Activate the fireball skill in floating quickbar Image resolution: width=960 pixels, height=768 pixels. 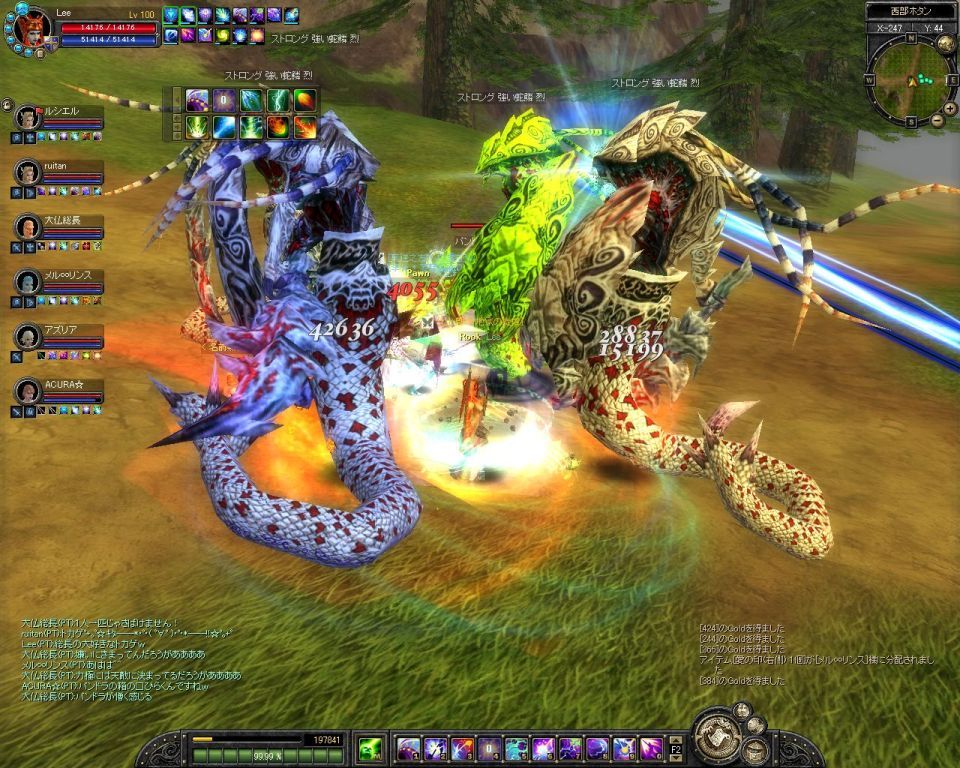coord(304,100)
